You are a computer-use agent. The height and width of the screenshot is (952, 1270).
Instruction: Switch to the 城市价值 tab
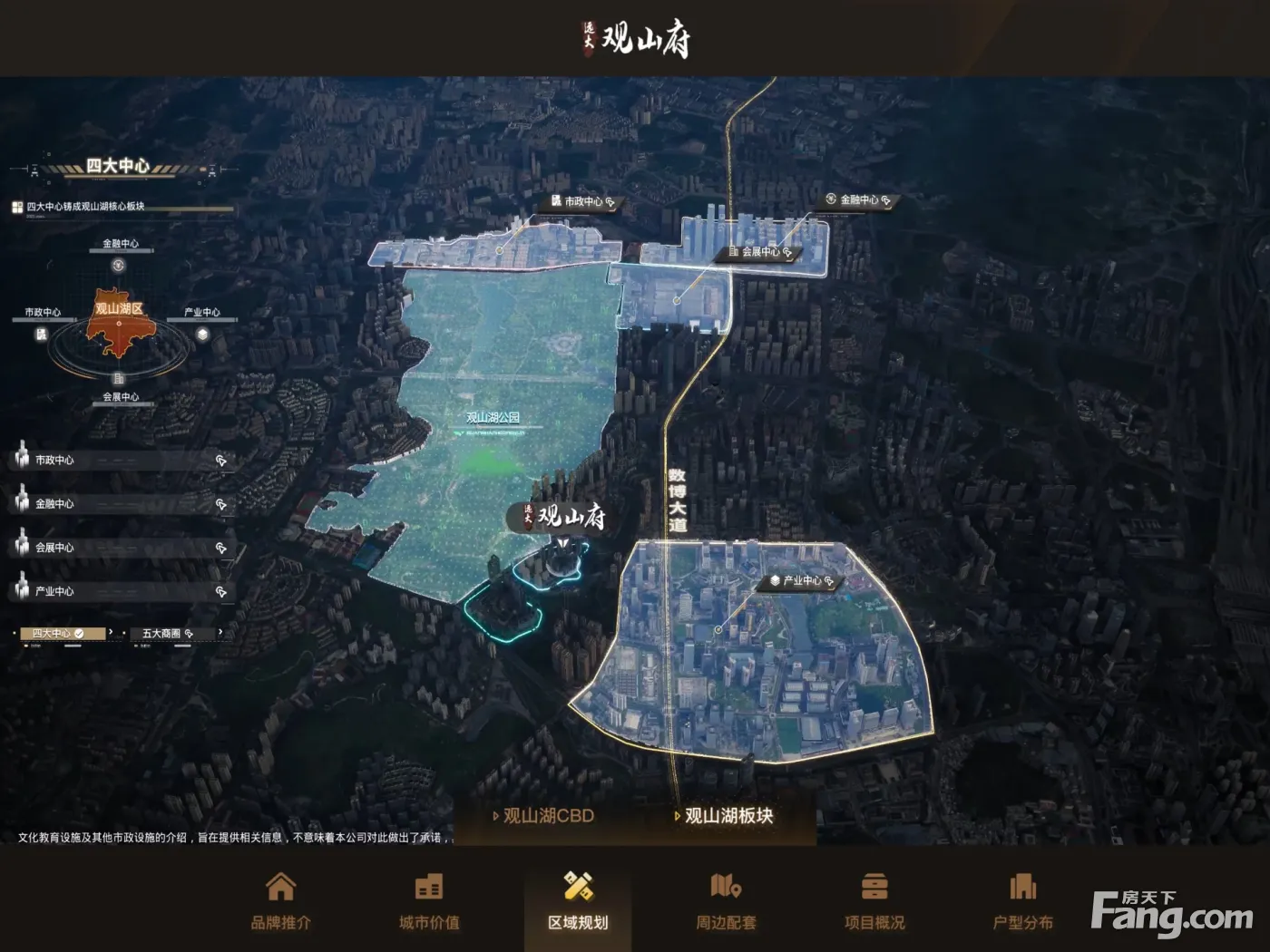[x=429, y=901]
